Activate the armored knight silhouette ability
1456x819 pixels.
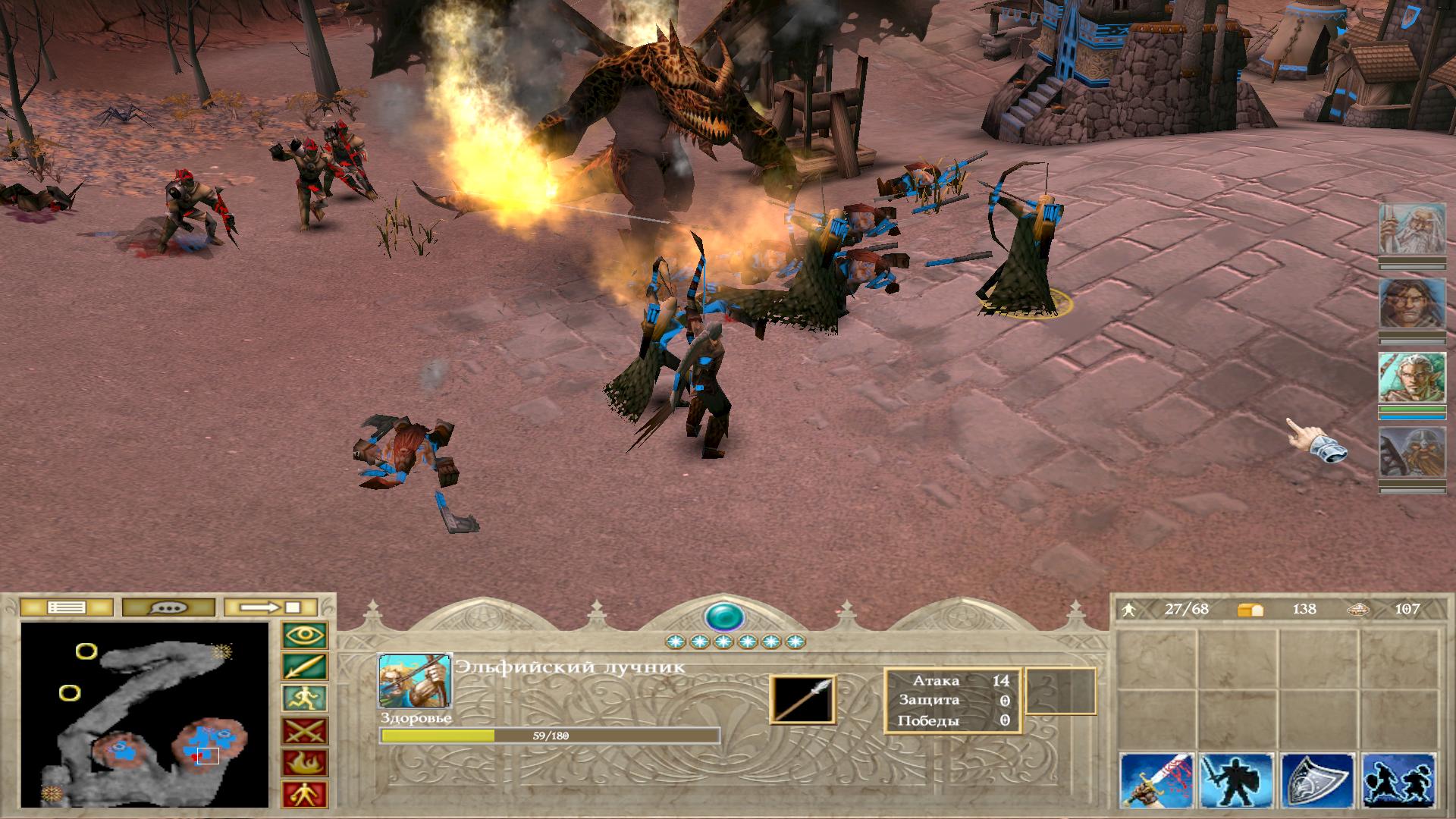click(x=1237, y=780)
